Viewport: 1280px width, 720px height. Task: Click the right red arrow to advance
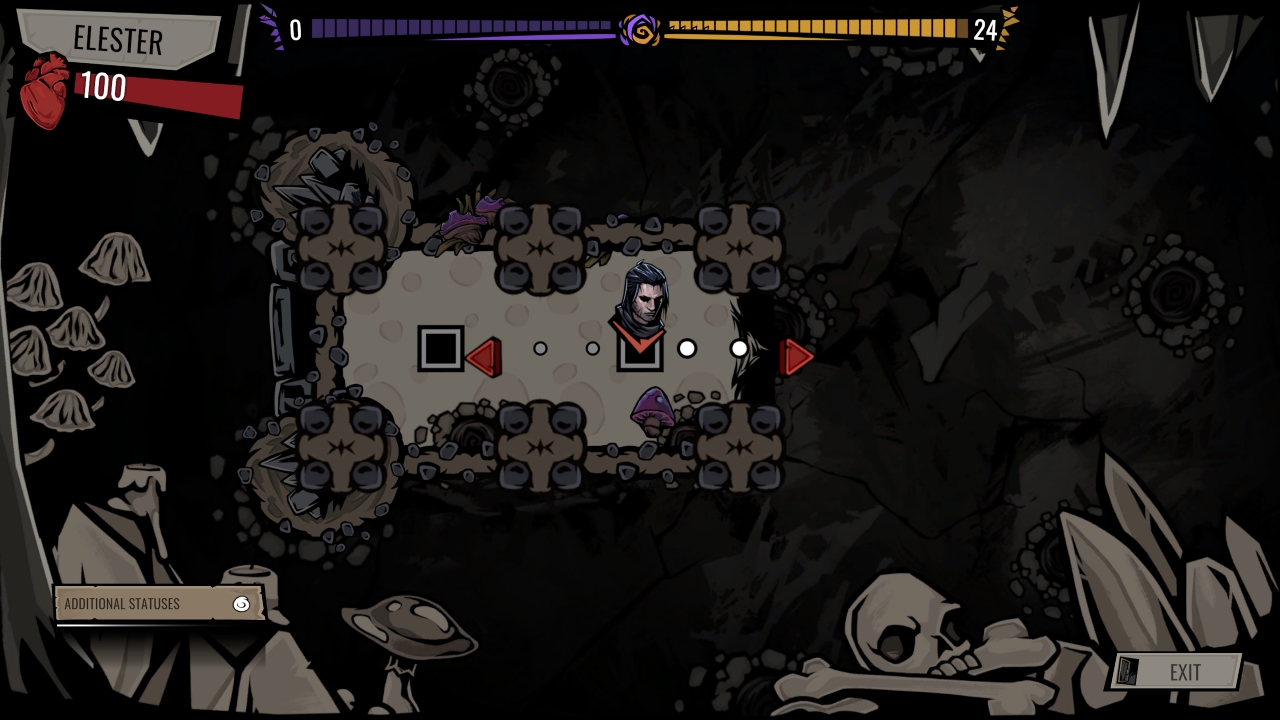(795, 356)
